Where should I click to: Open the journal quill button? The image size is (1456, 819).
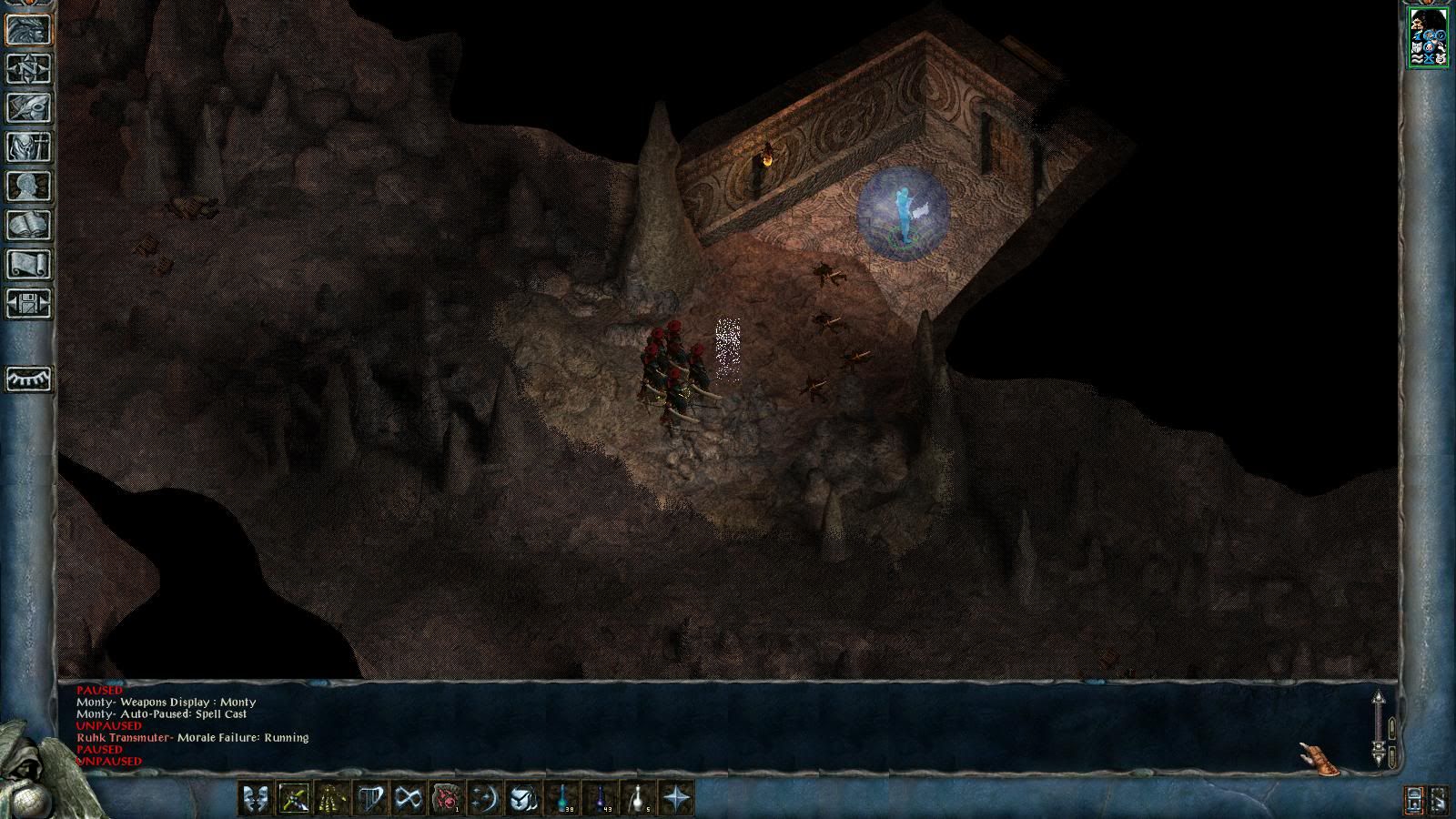click(28, 108)
